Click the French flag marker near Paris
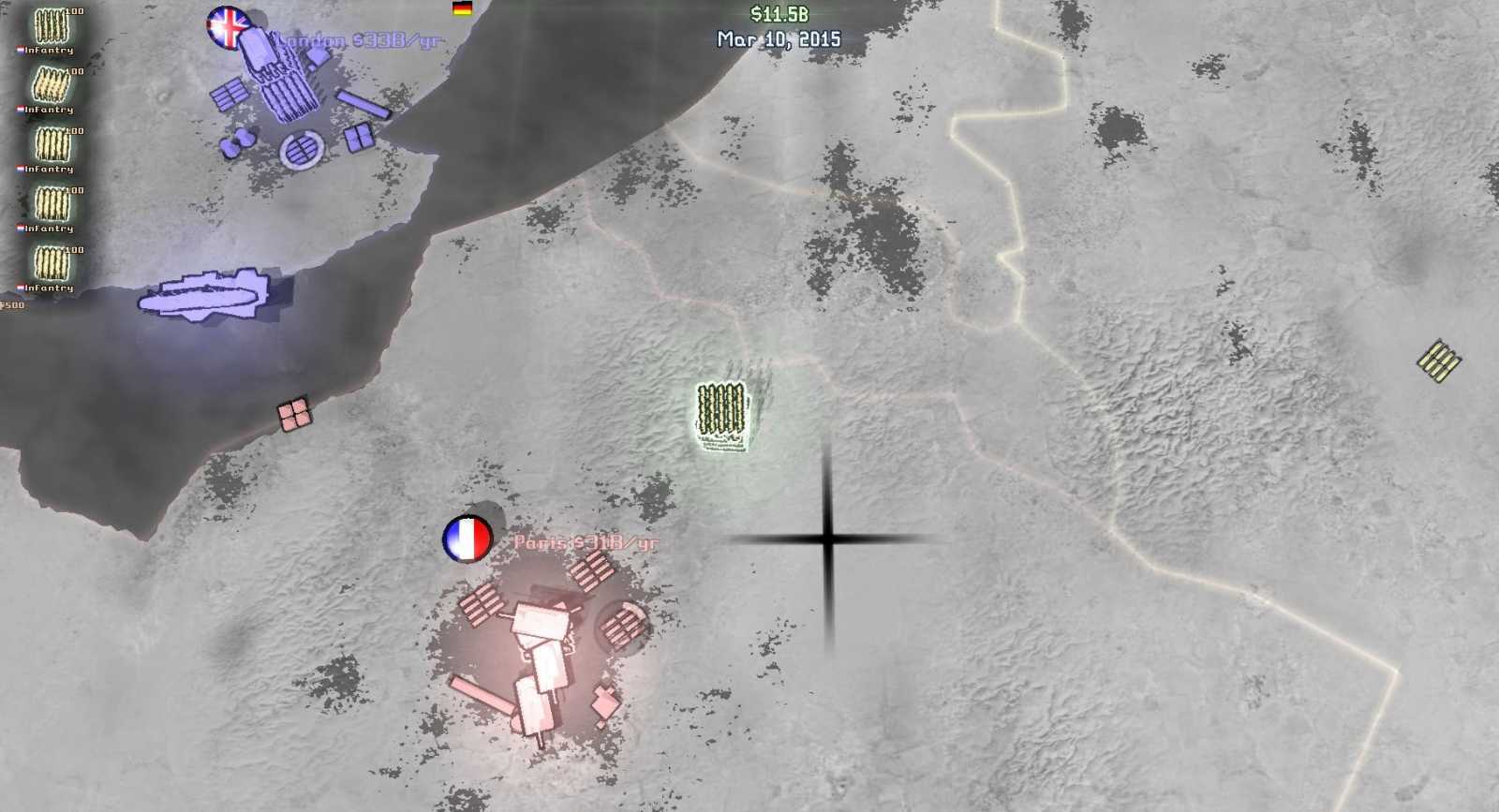1499x812 pixels. (x=468, y=540)
